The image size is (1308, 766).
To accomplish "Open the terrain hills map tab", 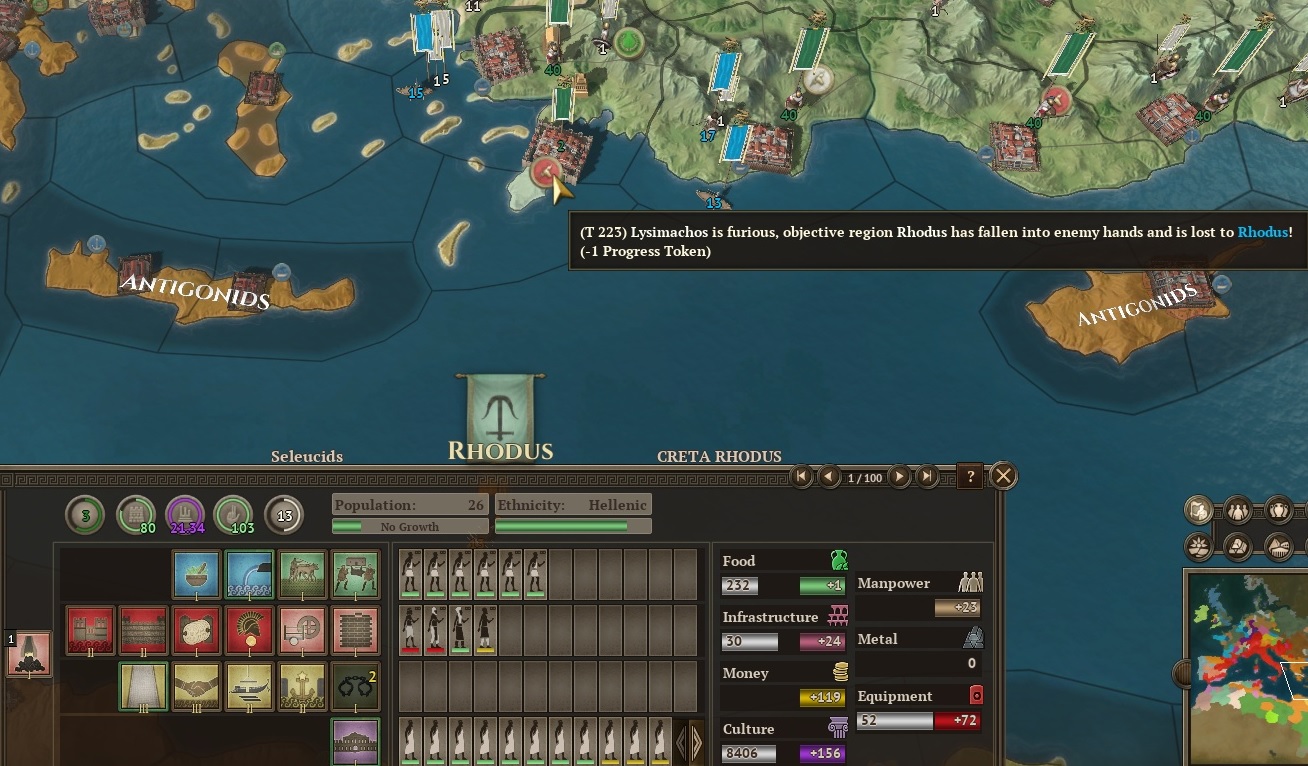I will point(1277,546).
